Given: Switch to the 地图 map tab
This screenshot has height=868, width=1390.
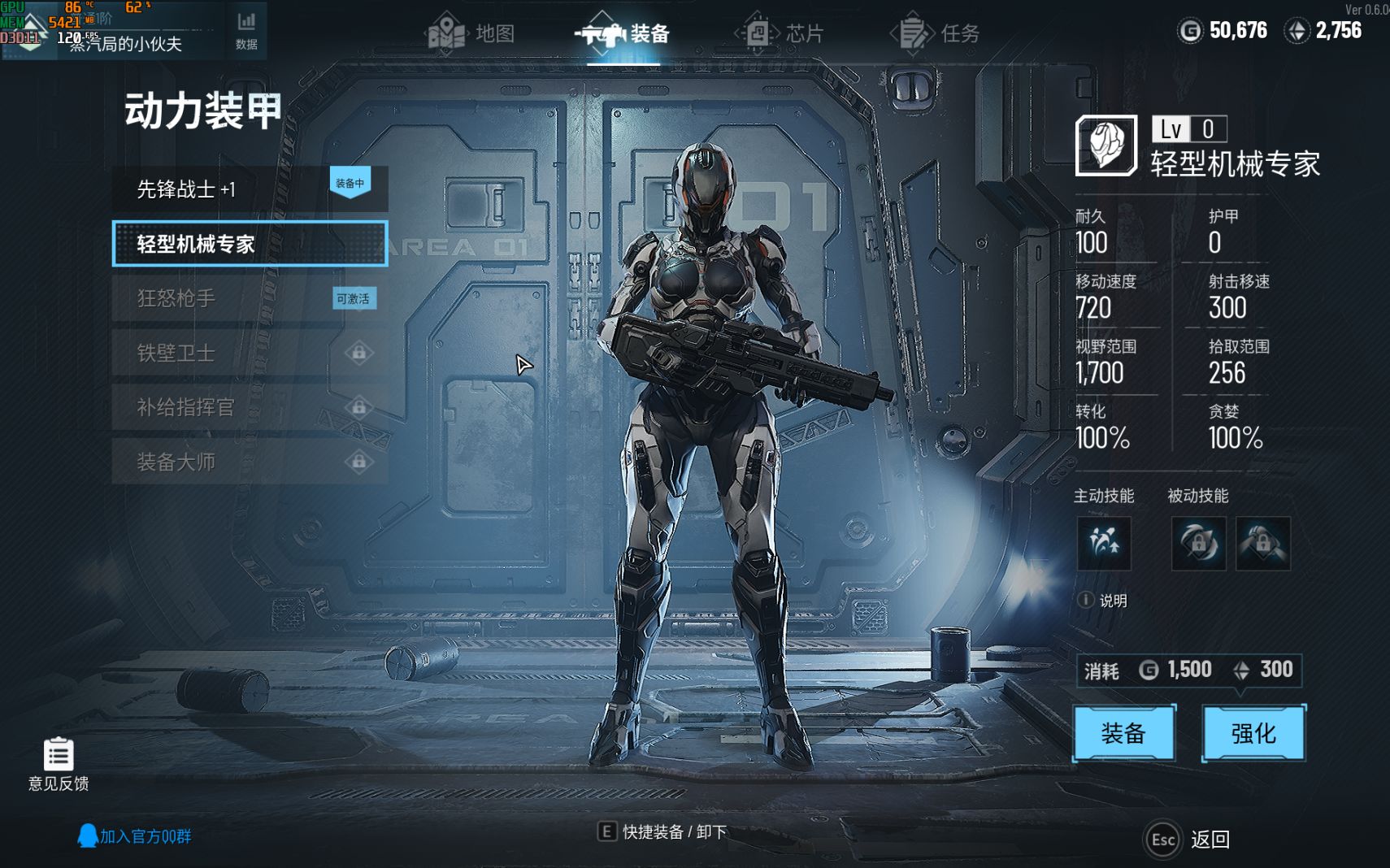Looking at the screenshot, I should pos(472,33).
